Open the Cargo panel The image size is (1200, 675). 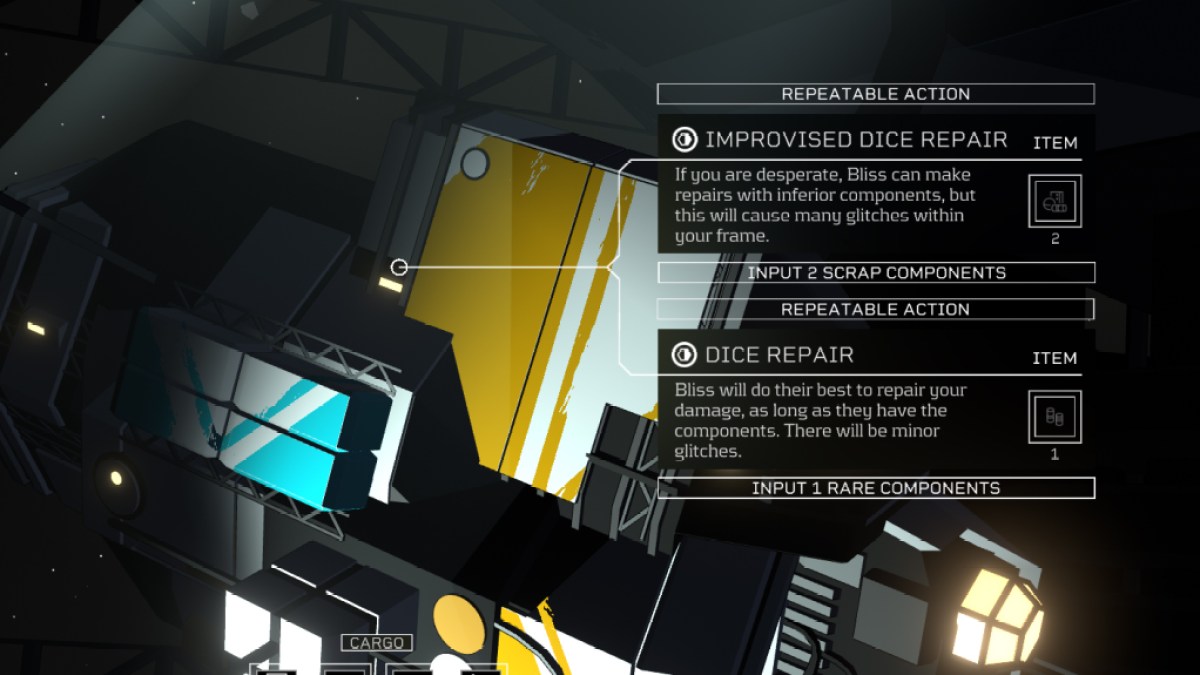click(x=376, y=643)
